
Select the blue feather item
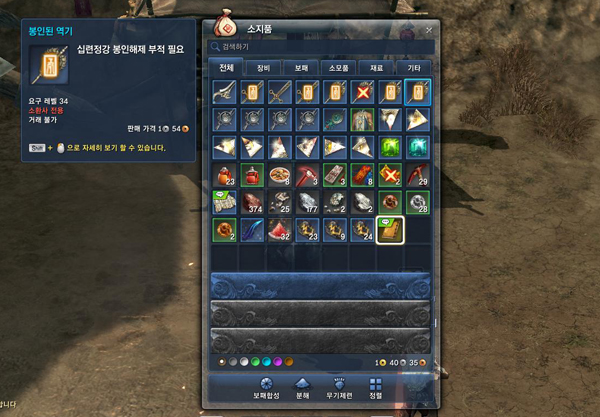(252, 230)
